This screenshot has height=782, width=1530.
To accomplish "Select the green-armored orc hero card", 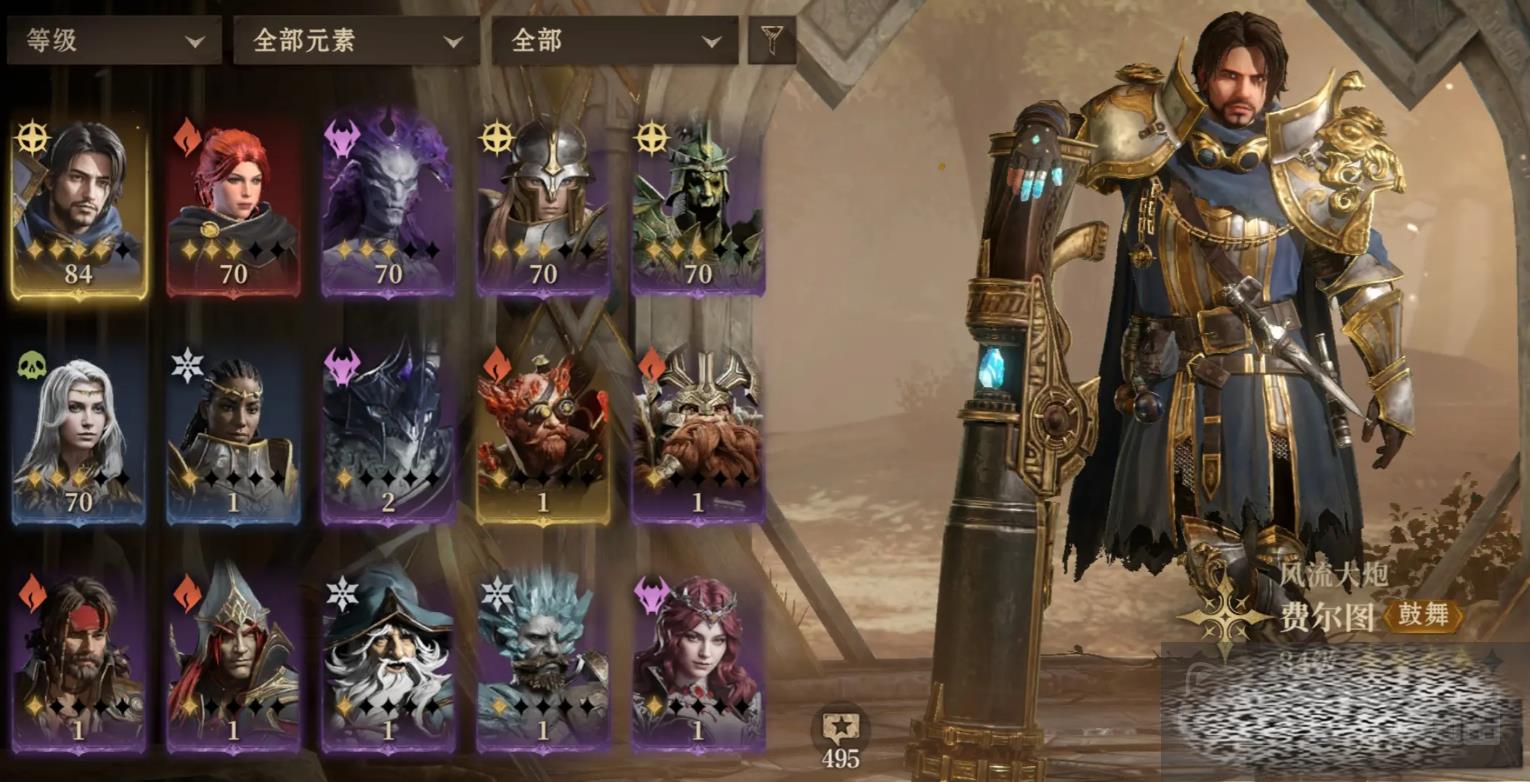I will [x=698, y=208].
